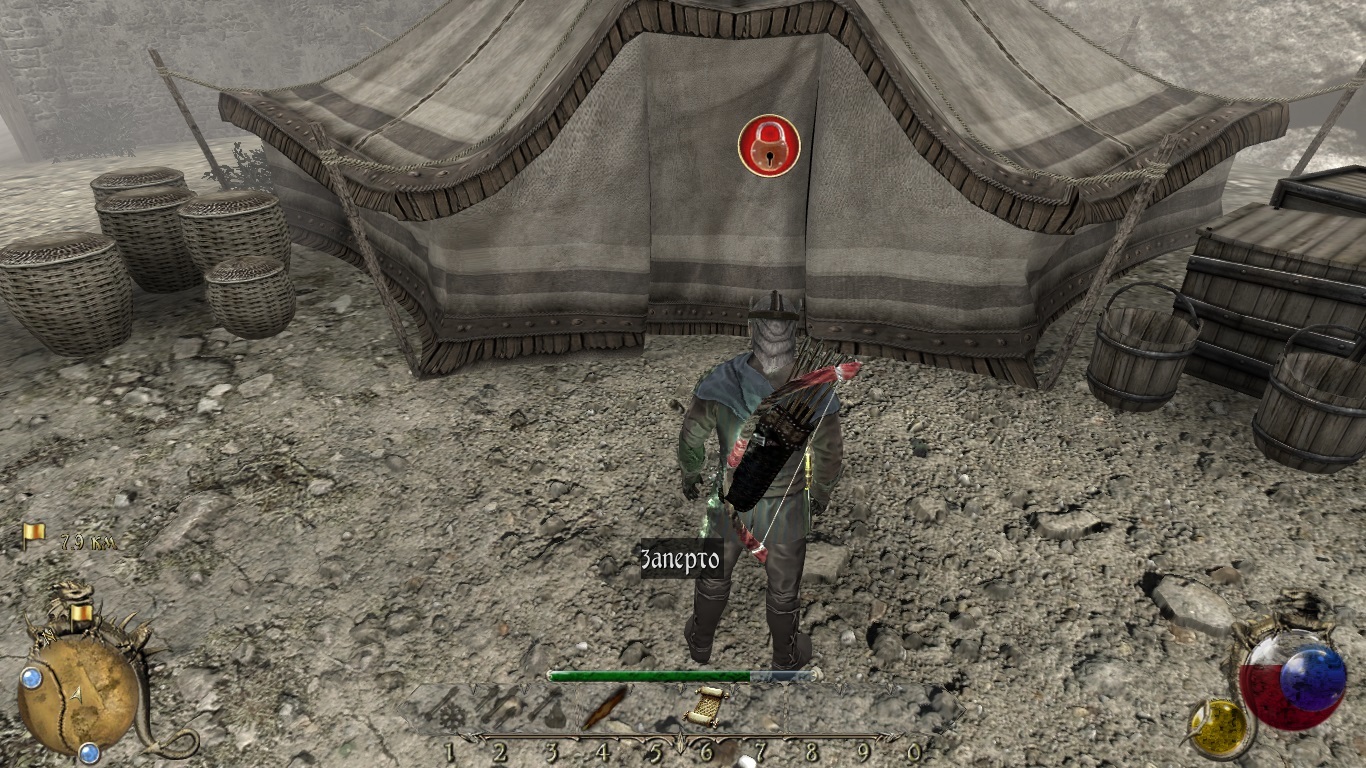Screen dimensions: 1366x768
Task: Click the upper blue minimap gem button
Action: coord(31,678)
